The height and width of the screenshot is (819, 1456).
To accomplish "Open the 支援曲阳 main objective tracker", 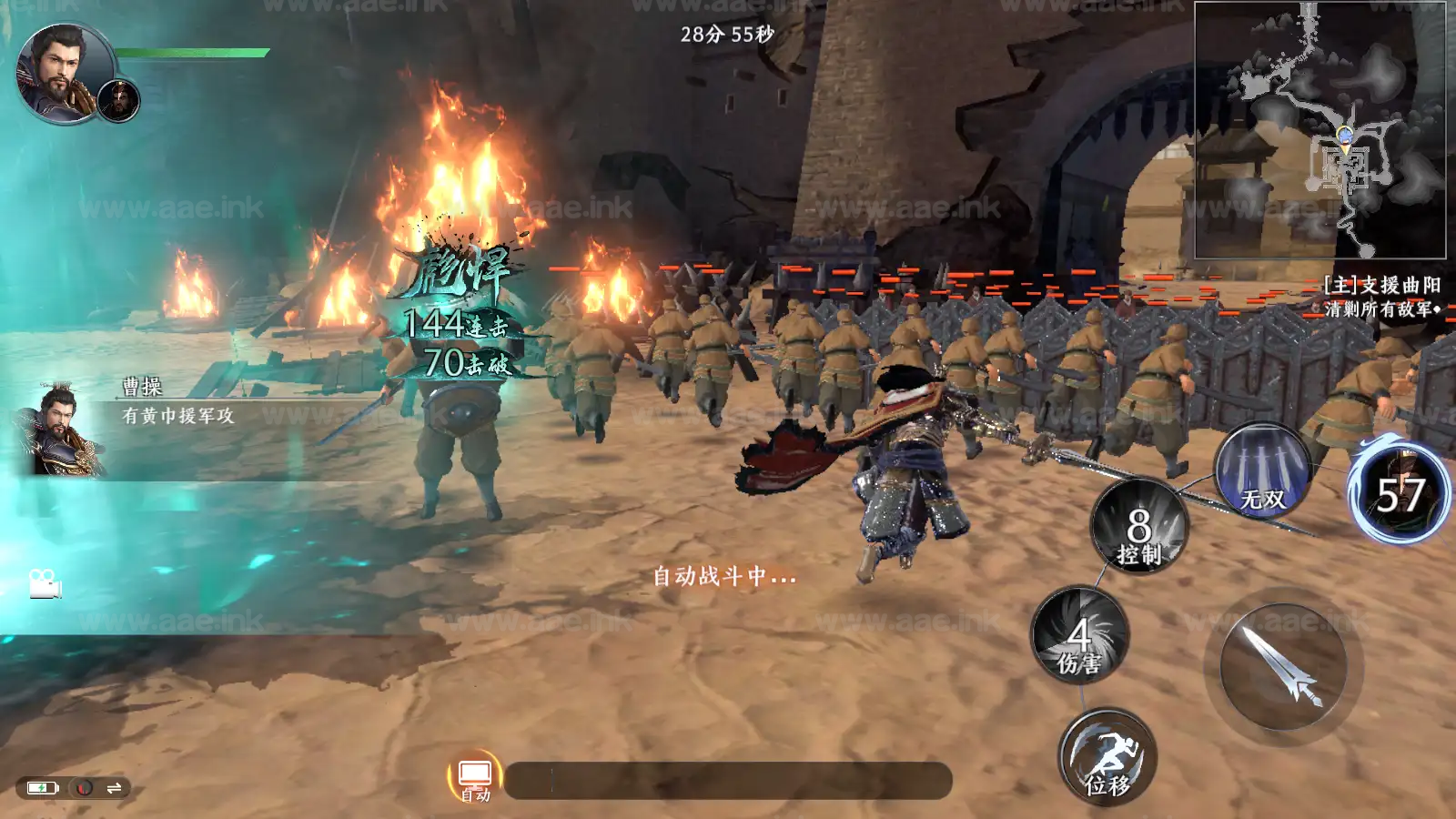I will (x=1381, y=297).
